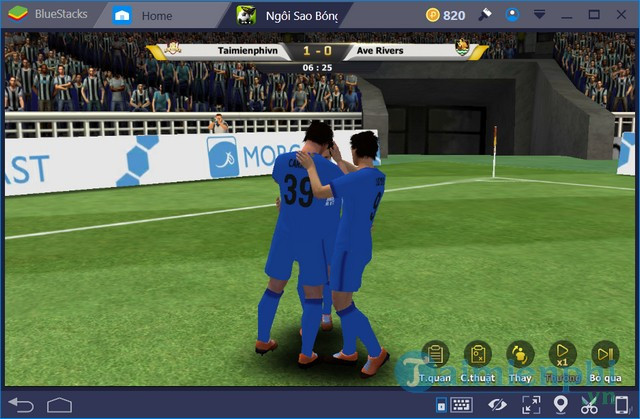Viewport: 640px width, 419px height.
Task: Toggle the eye visibility icon
Action: click(496, 405)
